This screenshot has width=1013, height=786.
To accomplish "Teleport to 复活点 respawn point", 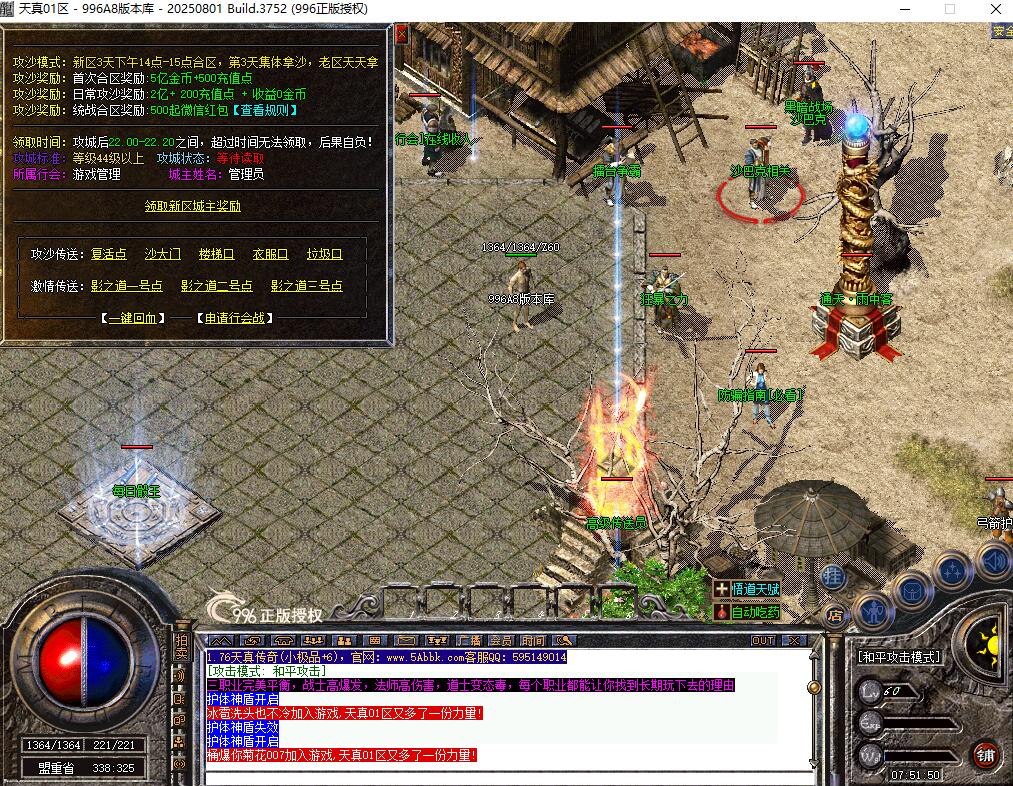I will click(109, 254).
